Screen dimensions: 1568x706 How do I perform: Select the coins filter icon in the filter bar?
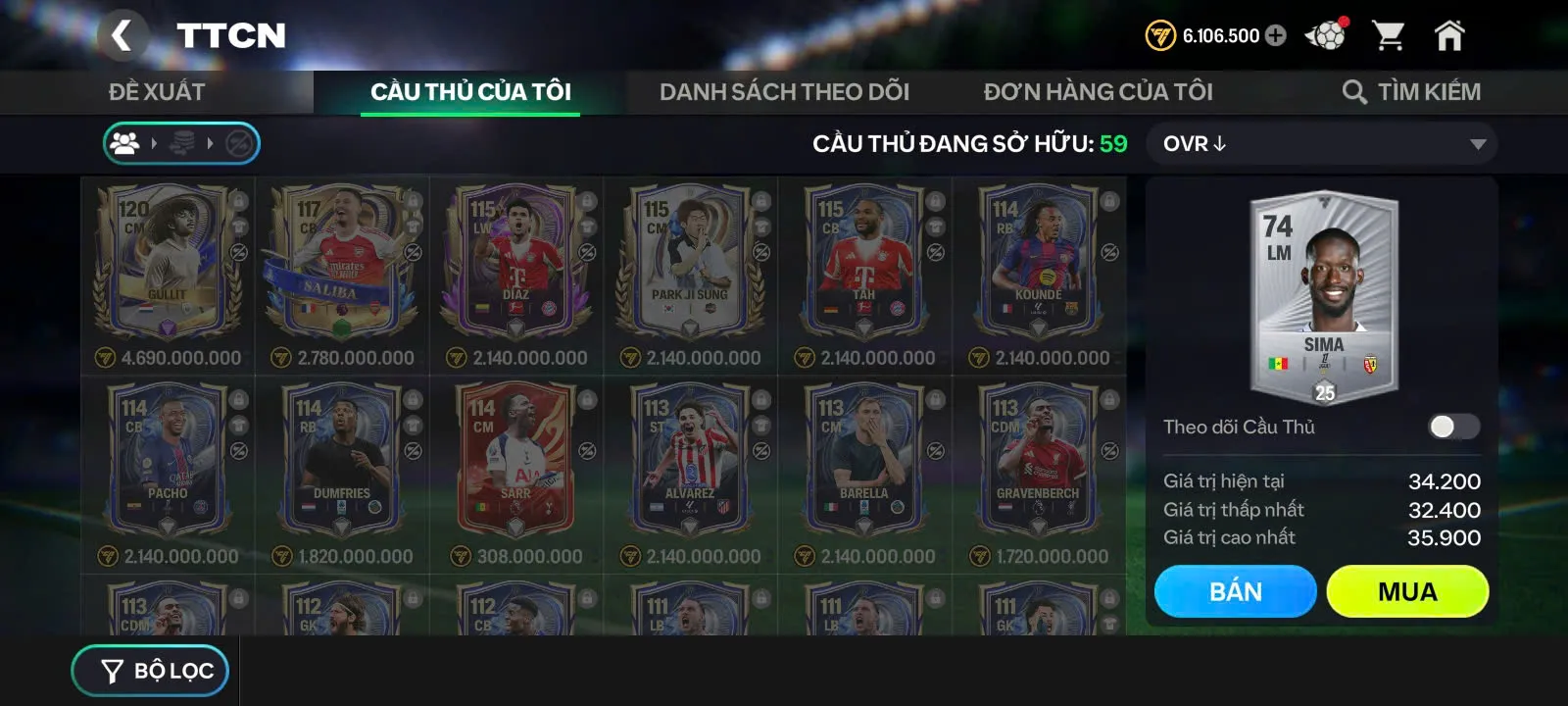[x=184, y=142]
